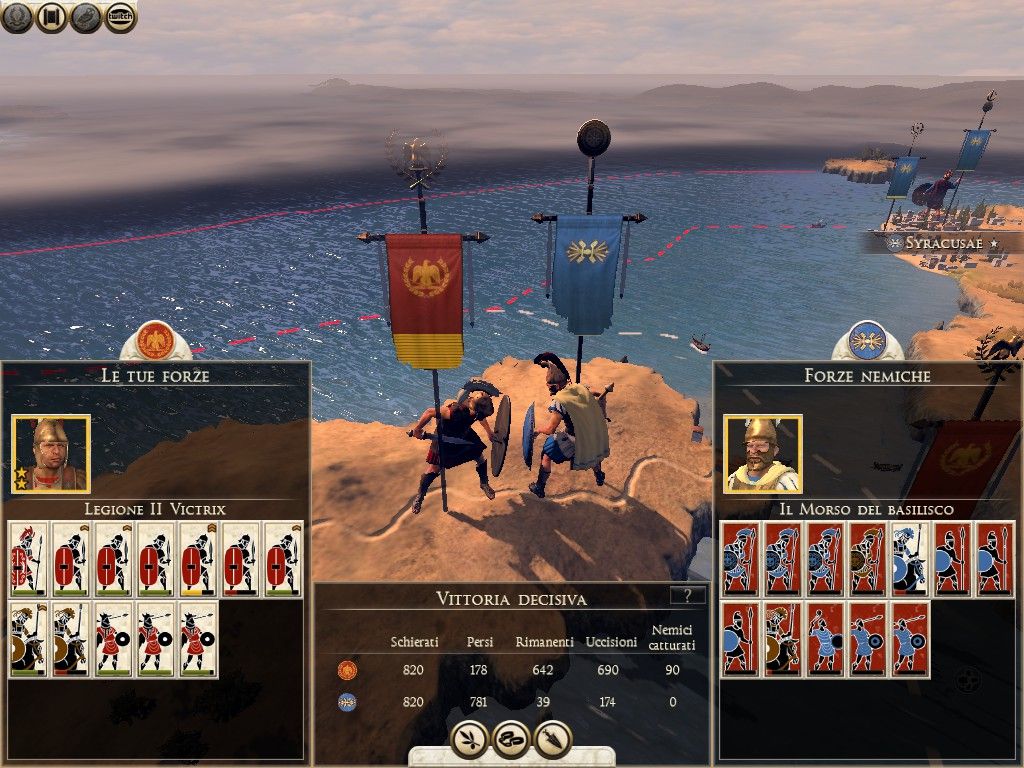
Task: Open the scroll encyclopedia button
Action: pos(52,16)
